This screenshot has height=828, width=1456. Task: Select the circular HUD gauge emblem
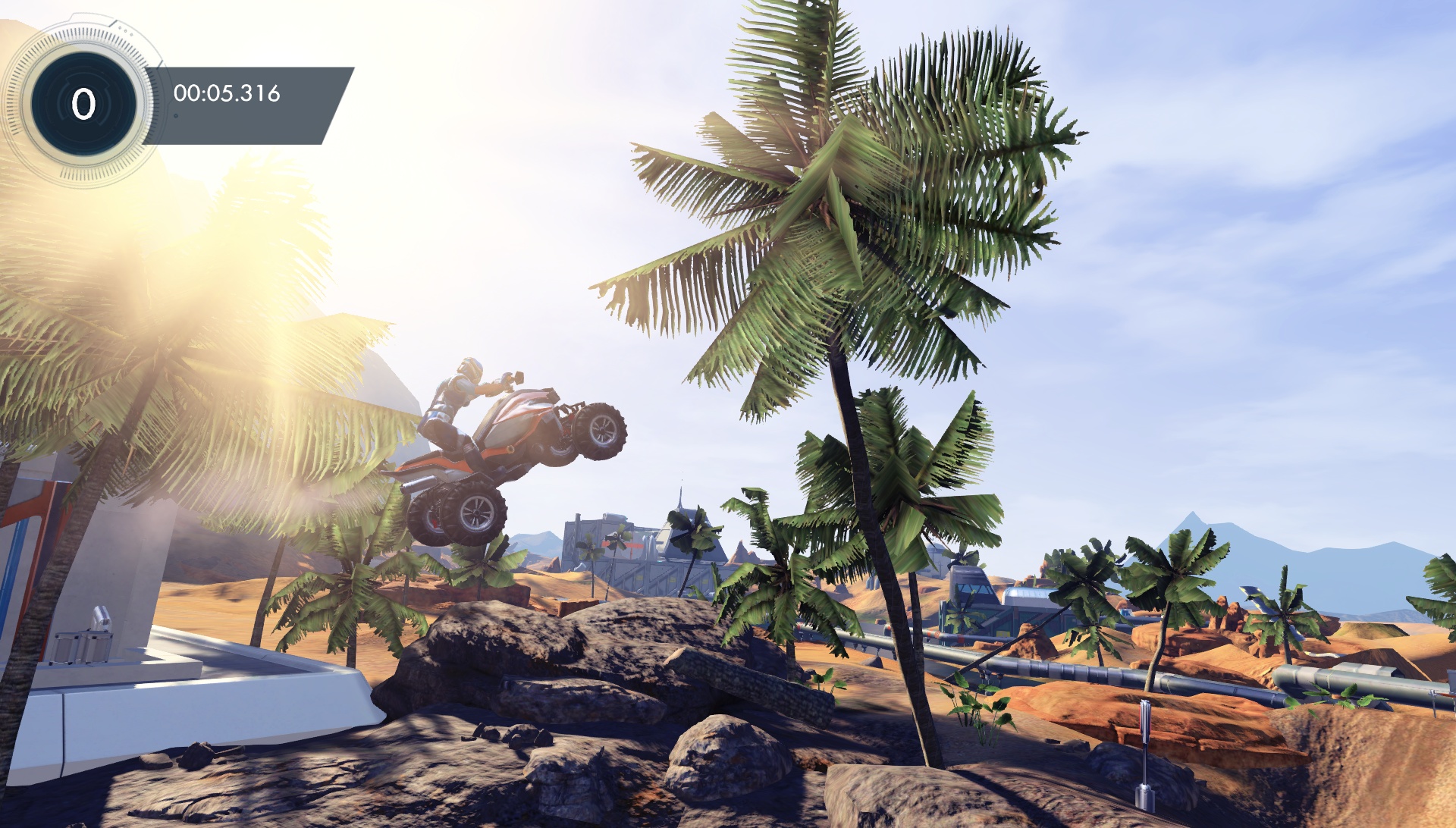click(83, 101)
